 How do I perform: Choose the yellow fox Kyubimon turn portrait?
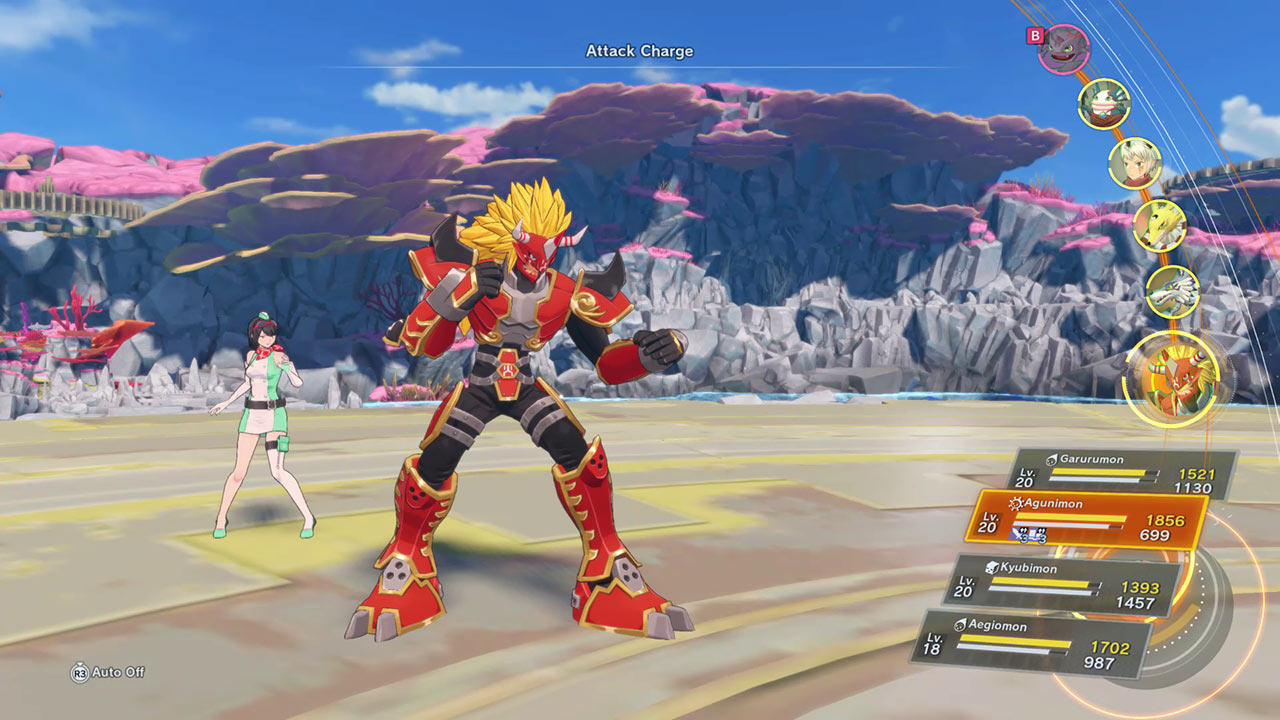(1160, 225)
